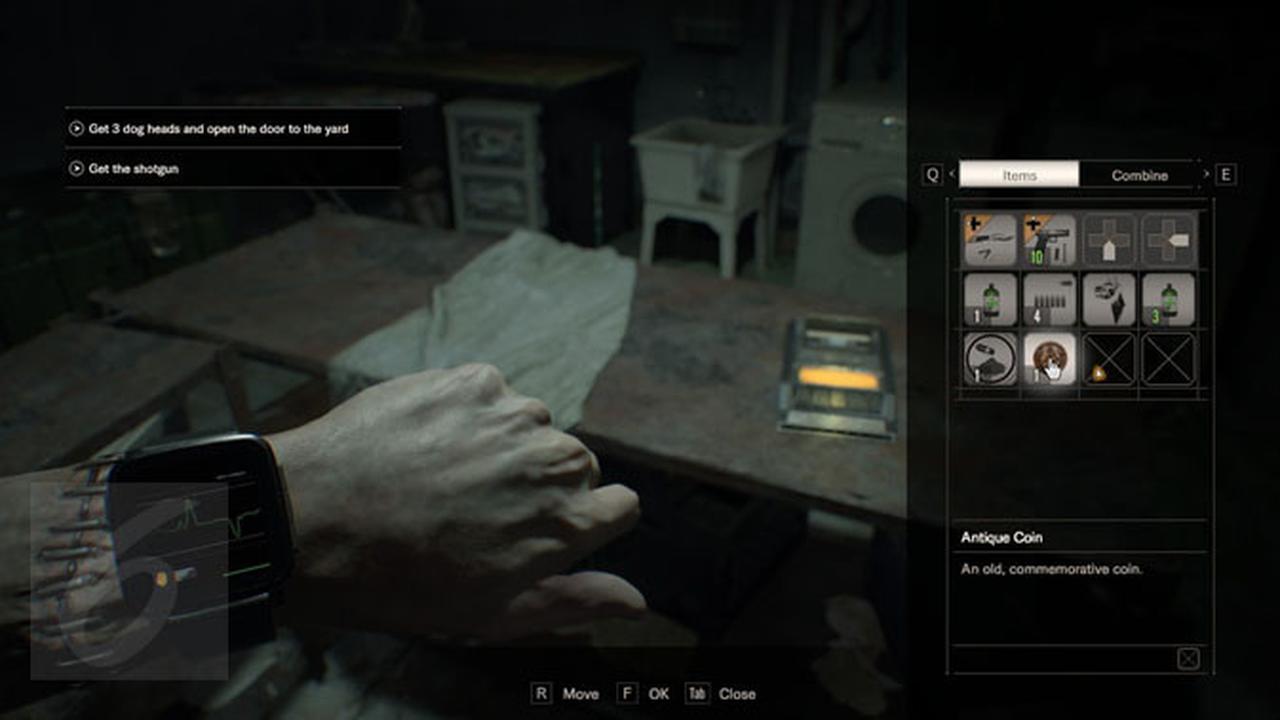Select the G17 handgun with 10 ammo
The image size is (1280, 720).
click(x=1050, y=239)
